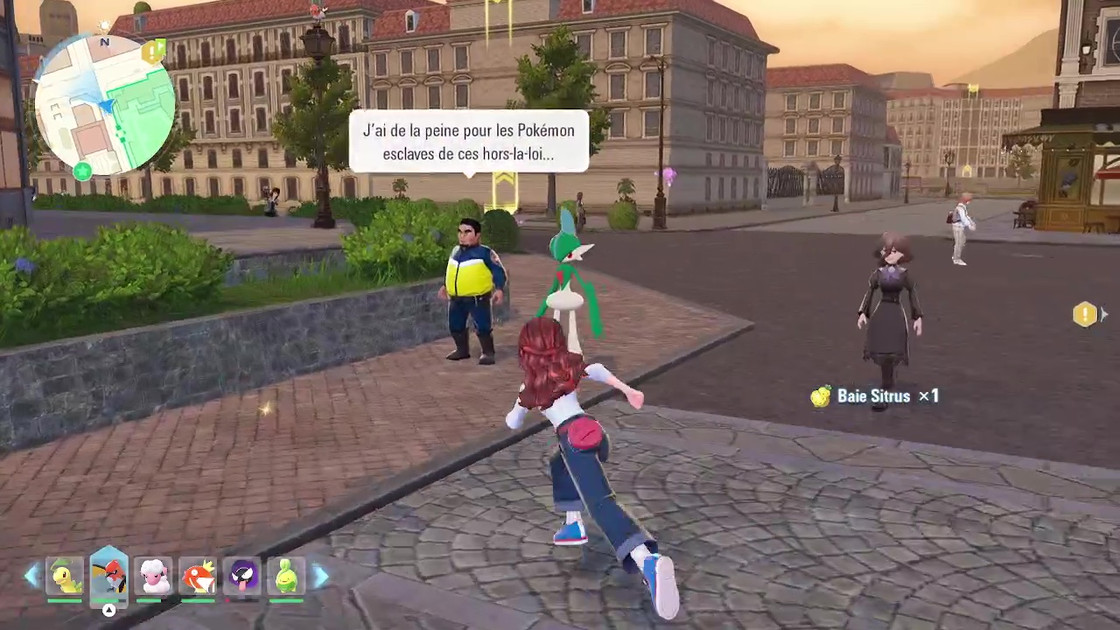Select Budew in the party bar

pos(286,576)
